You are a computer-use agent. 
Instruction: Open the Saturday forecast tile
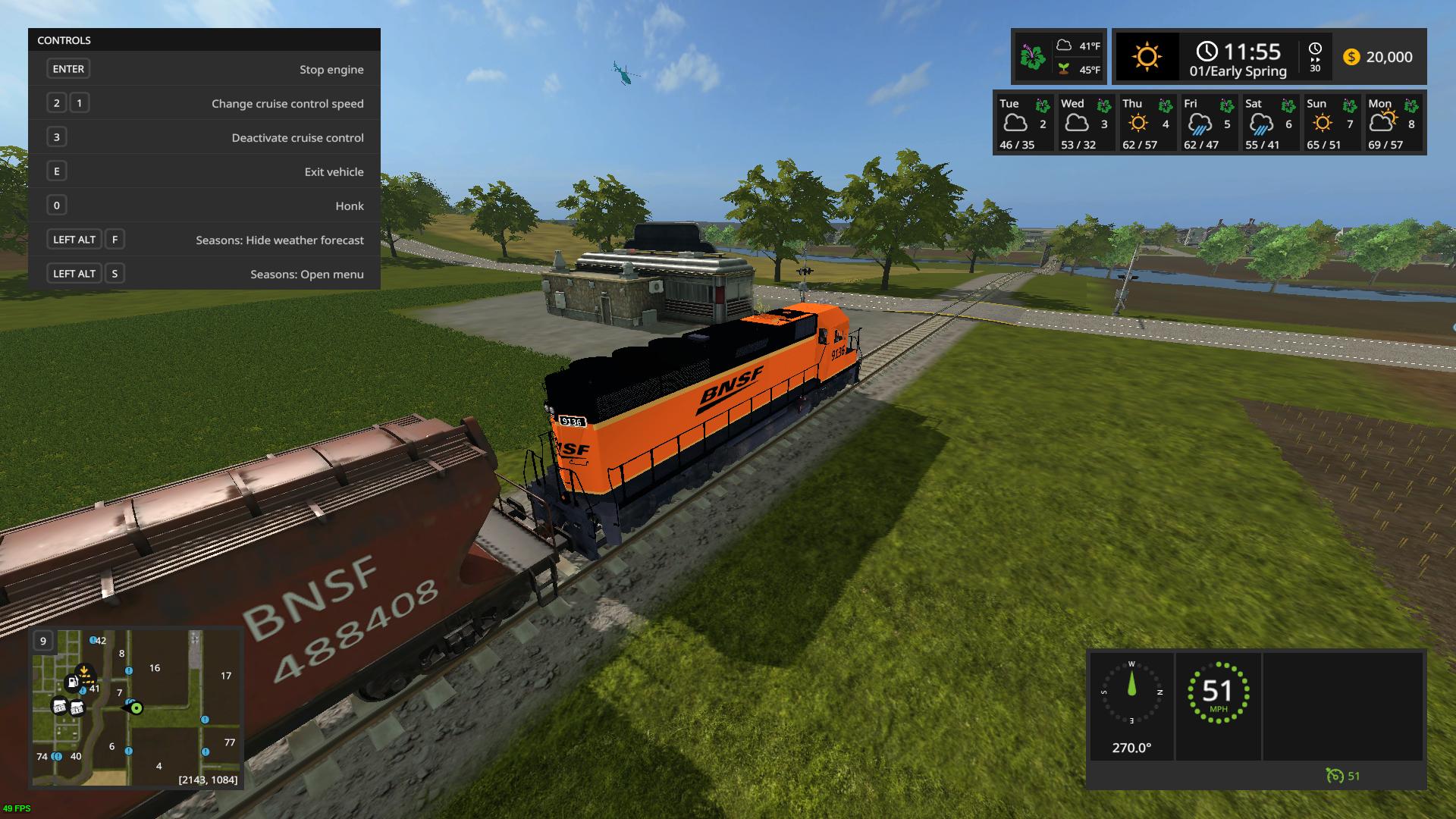1269,124
